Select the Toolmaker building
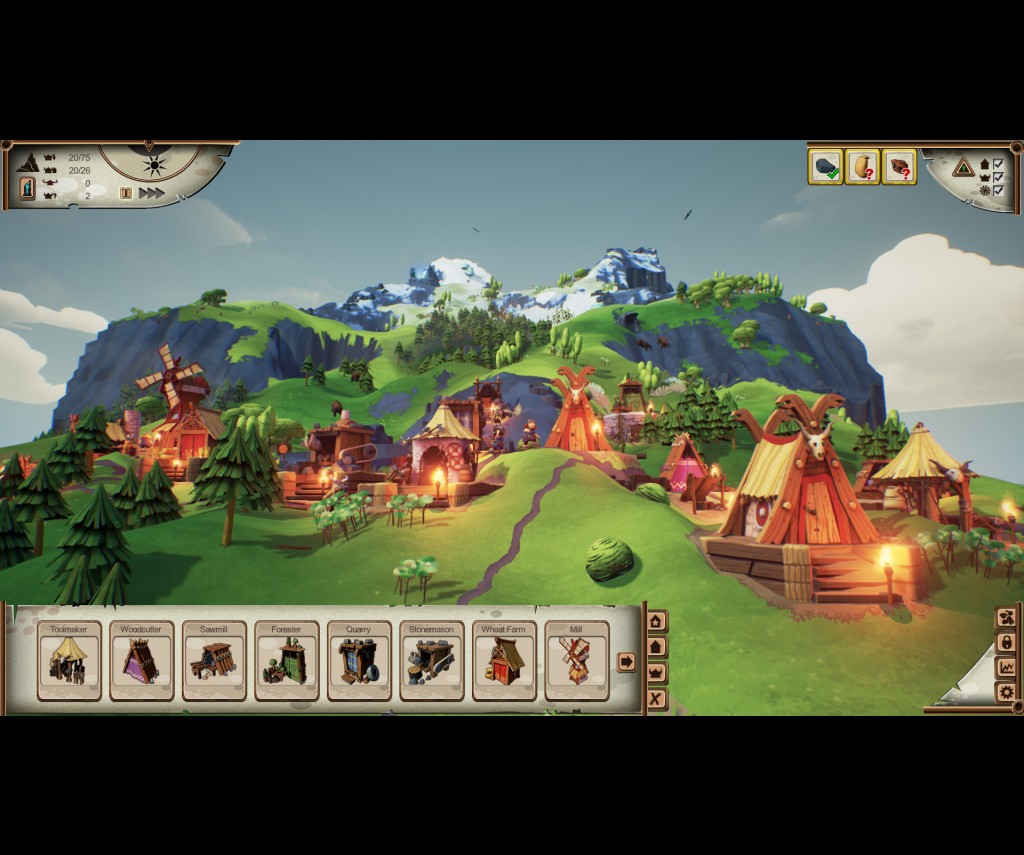The width and height of the screenshot is (1024, 855). click(69, 661)
